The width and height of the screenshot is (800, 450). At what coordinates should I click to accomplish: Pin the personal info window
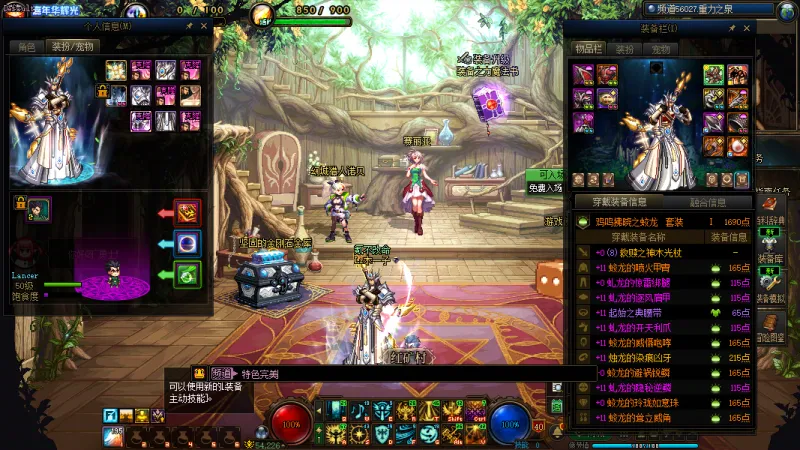pos(189,27)
